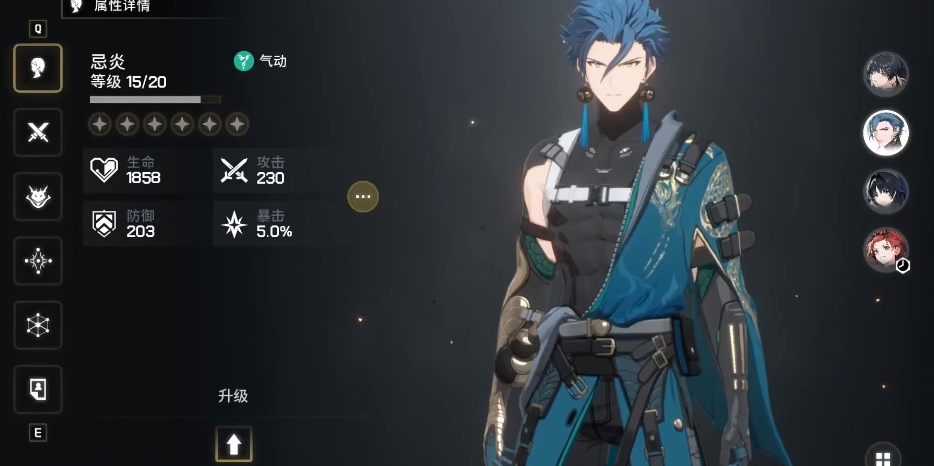The image size is (934, 466).
Task: Click the 气动 element icon
Action: 244,61
